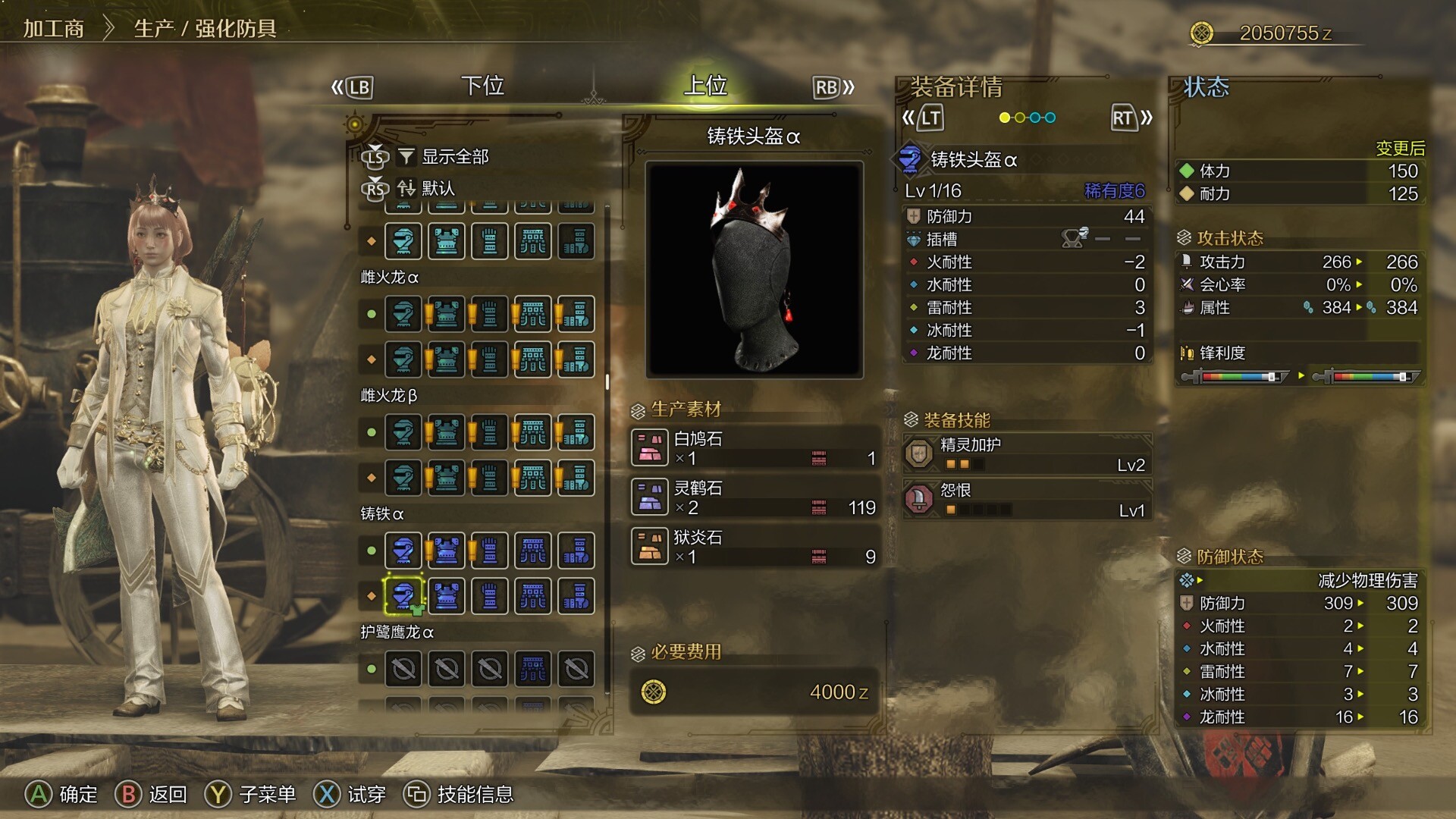The width and height of the screenshot is (1456, 819).
Task: Open the 显示全部 filter option
Action: (x=454, y=157)
